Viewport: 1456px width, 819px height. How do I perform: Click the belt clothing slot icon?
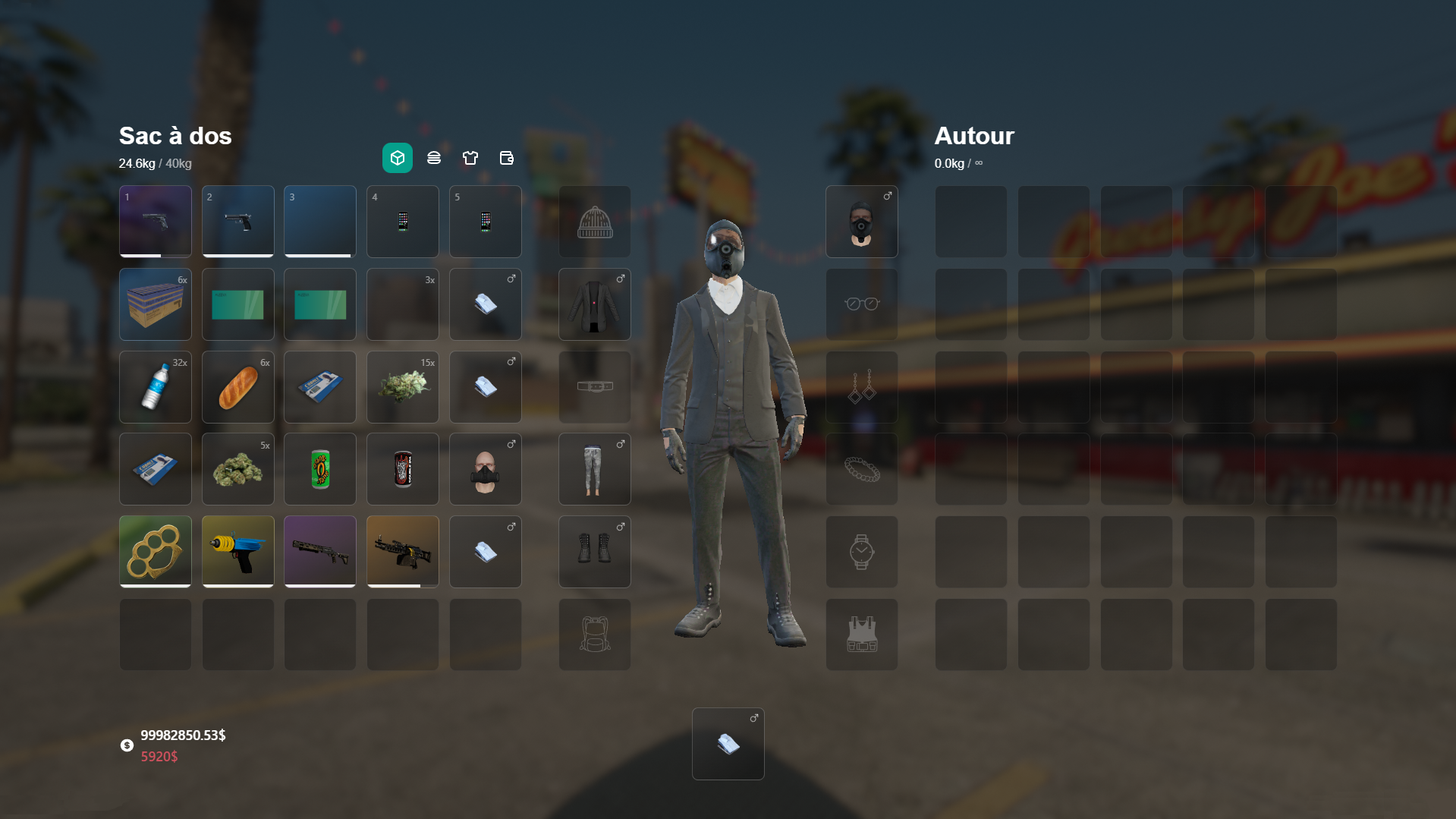(x=594, y=386)
